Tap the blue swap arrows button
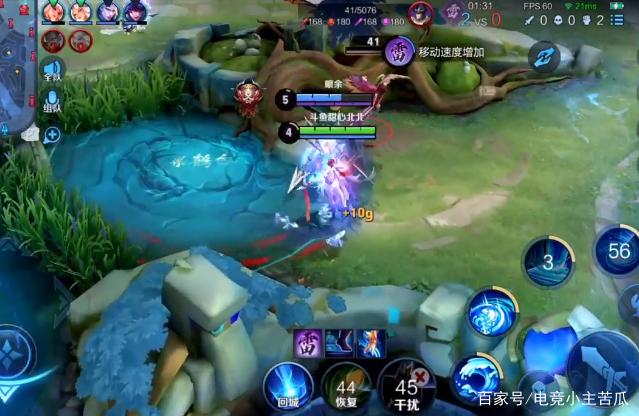 [546, 56]
